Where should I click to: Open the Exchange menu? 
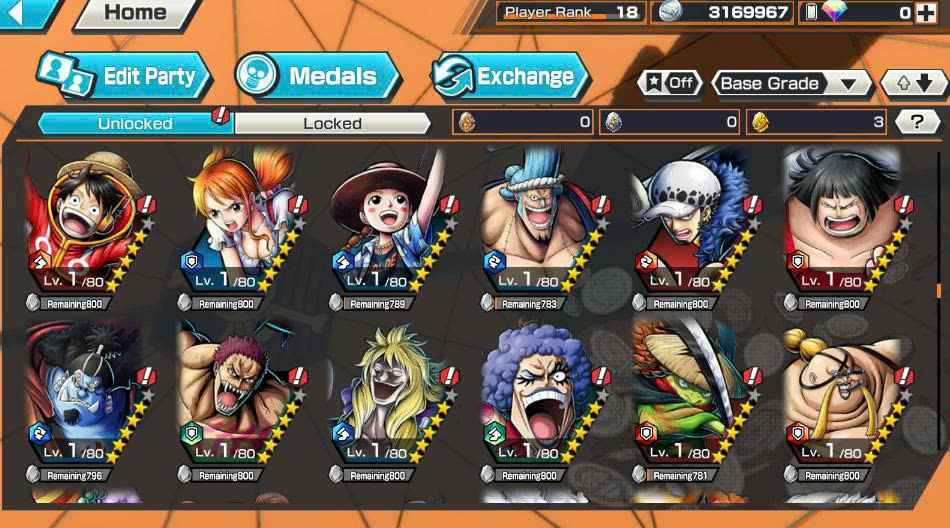(510, 76)
